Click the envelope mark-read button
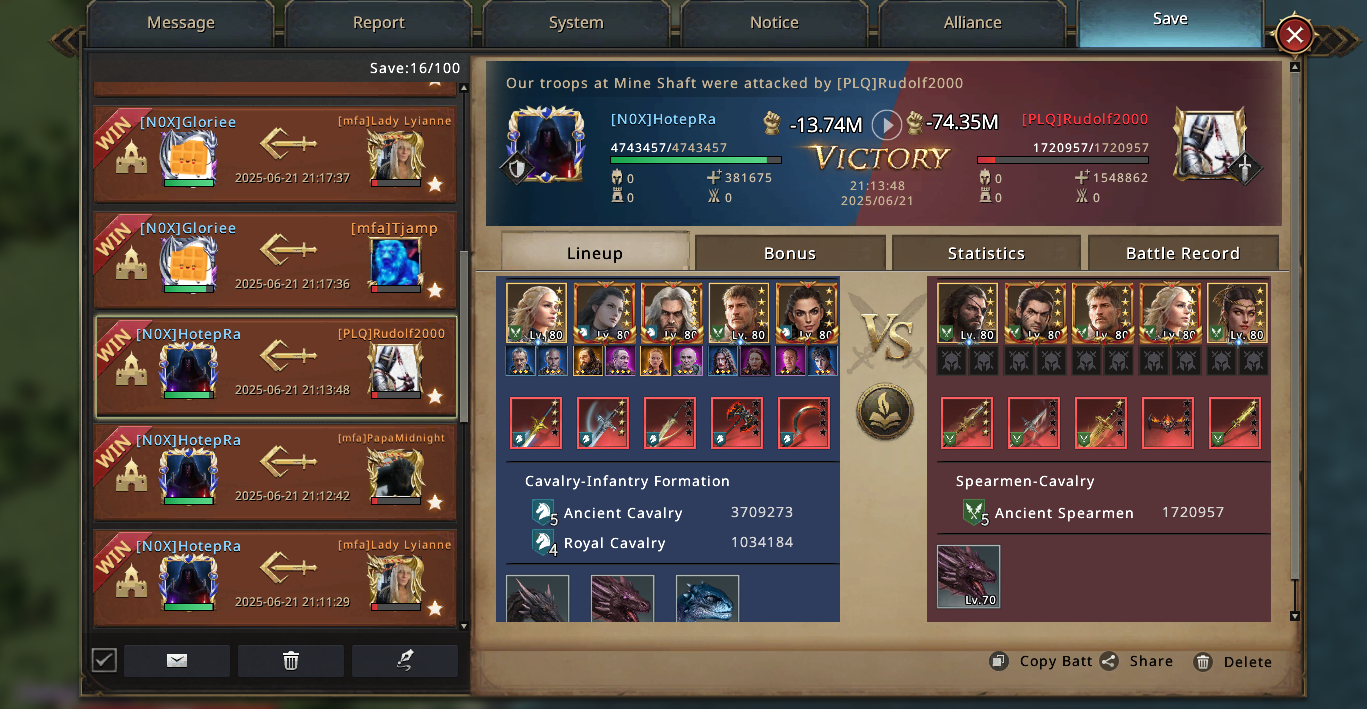The width and height of the screenshot is (1367, 709). point(177,660)
